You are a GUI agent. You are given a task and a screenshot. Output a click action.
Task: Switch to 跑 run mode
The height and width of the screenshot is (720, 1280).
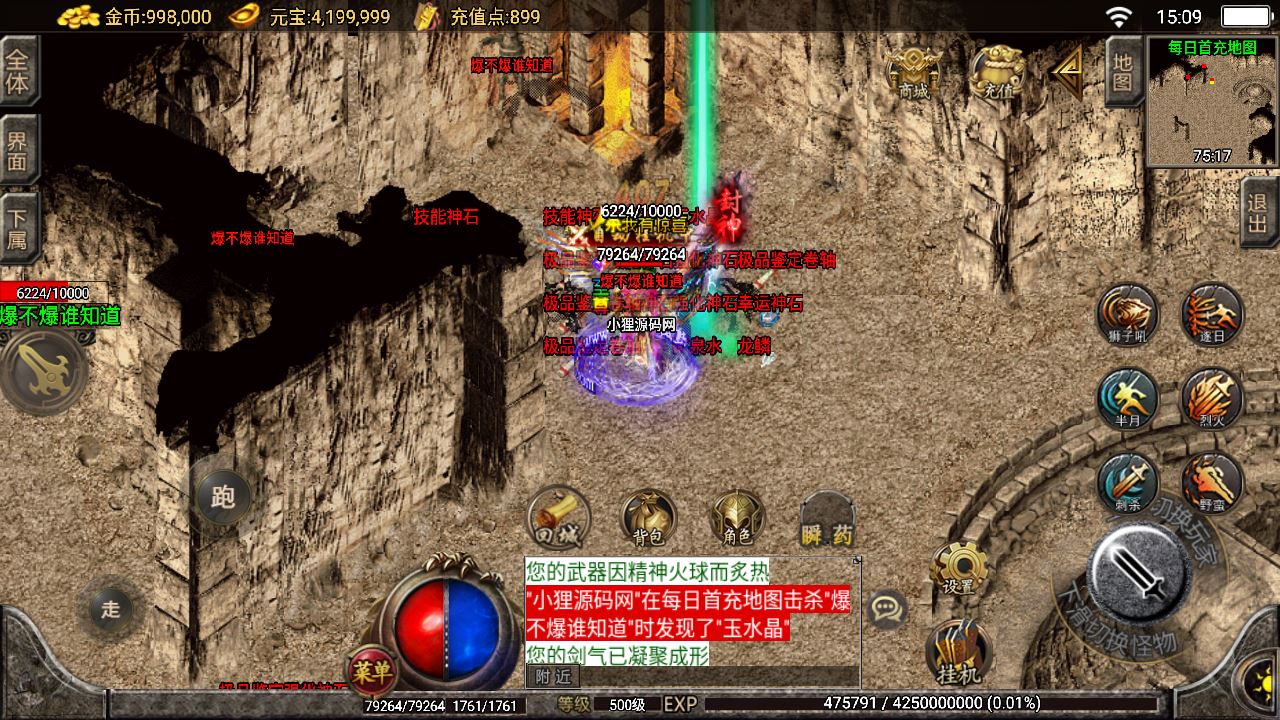coord(223,496)
